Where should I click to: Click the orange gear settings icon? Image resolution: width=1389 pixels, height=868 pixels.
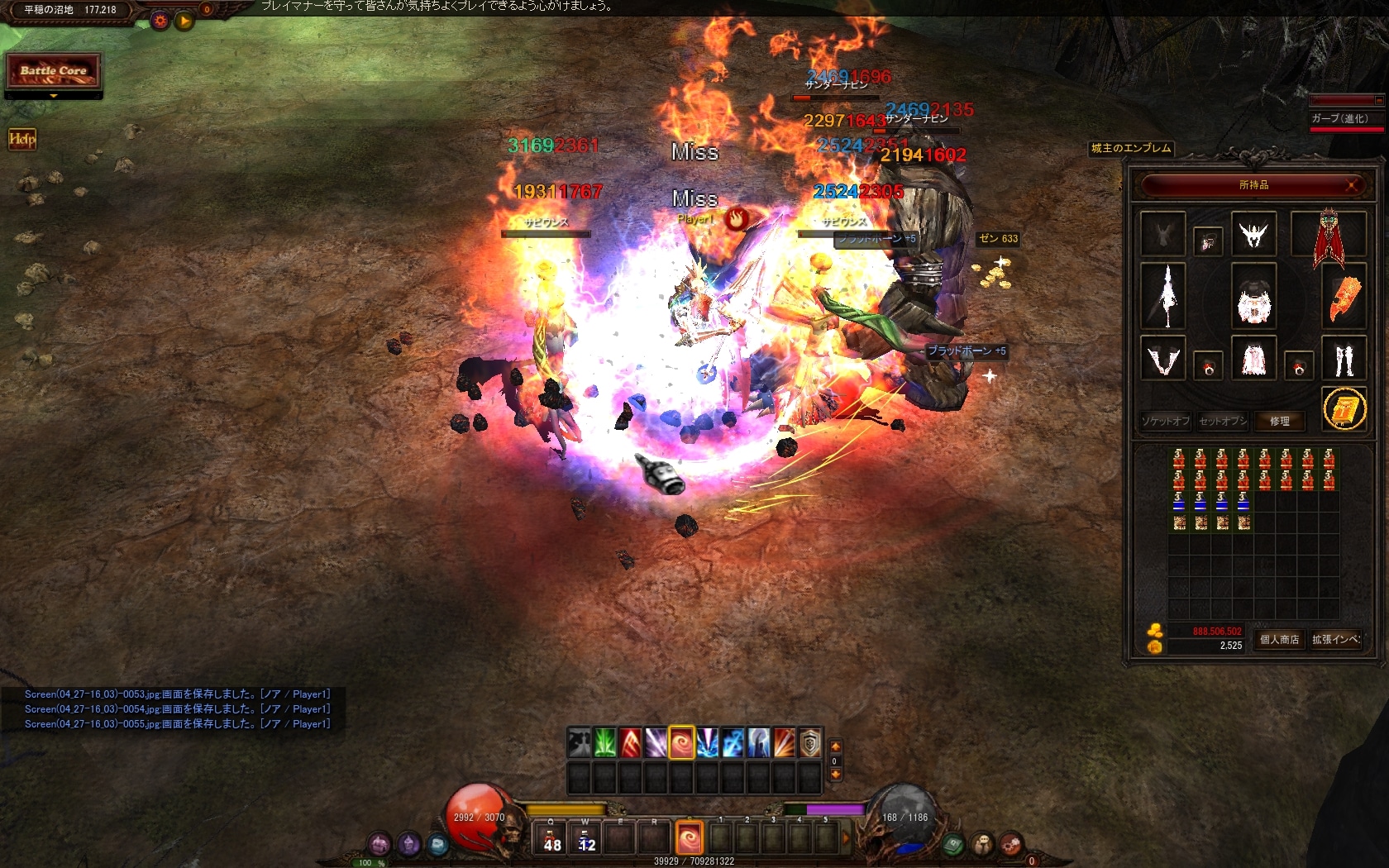click(x=160, y=21)
